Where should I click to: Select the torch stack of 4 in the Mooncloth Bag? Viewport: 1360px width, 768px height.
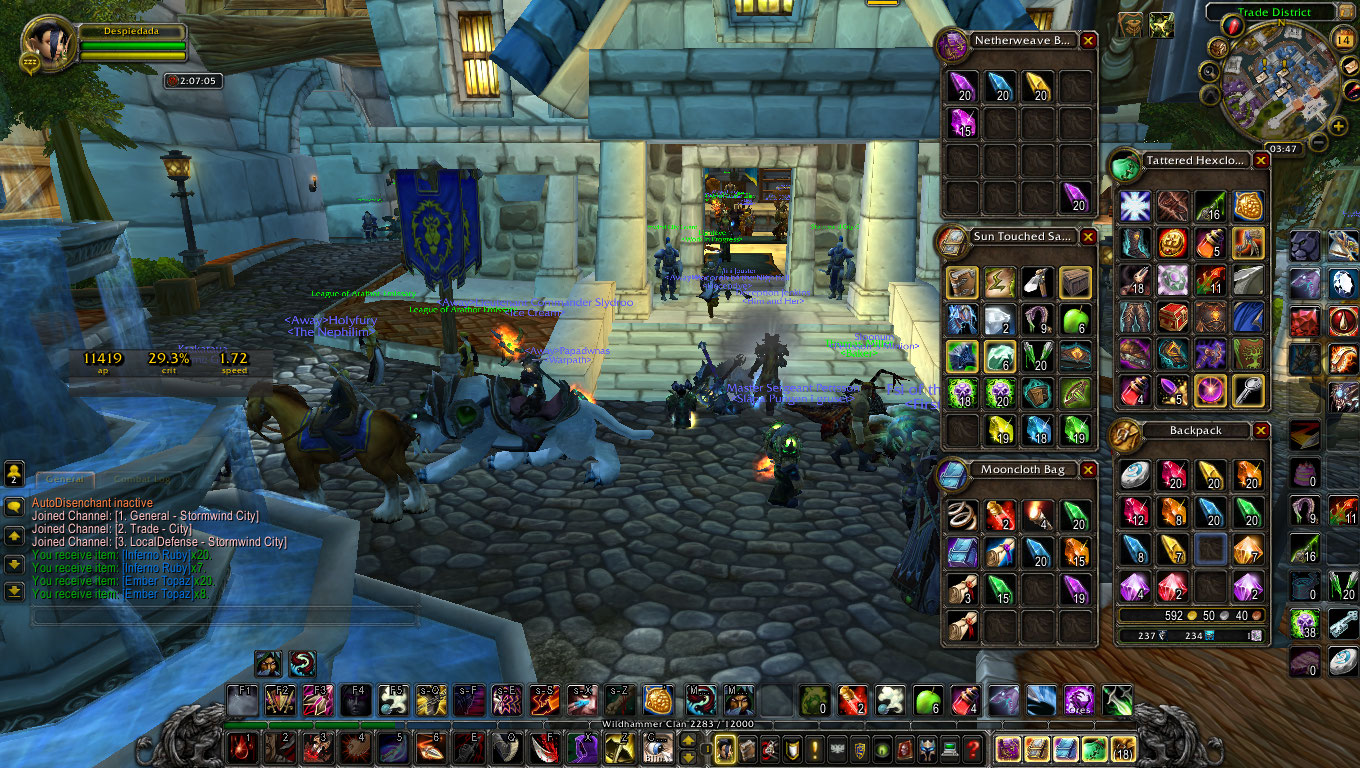(x=1037, y=515)
